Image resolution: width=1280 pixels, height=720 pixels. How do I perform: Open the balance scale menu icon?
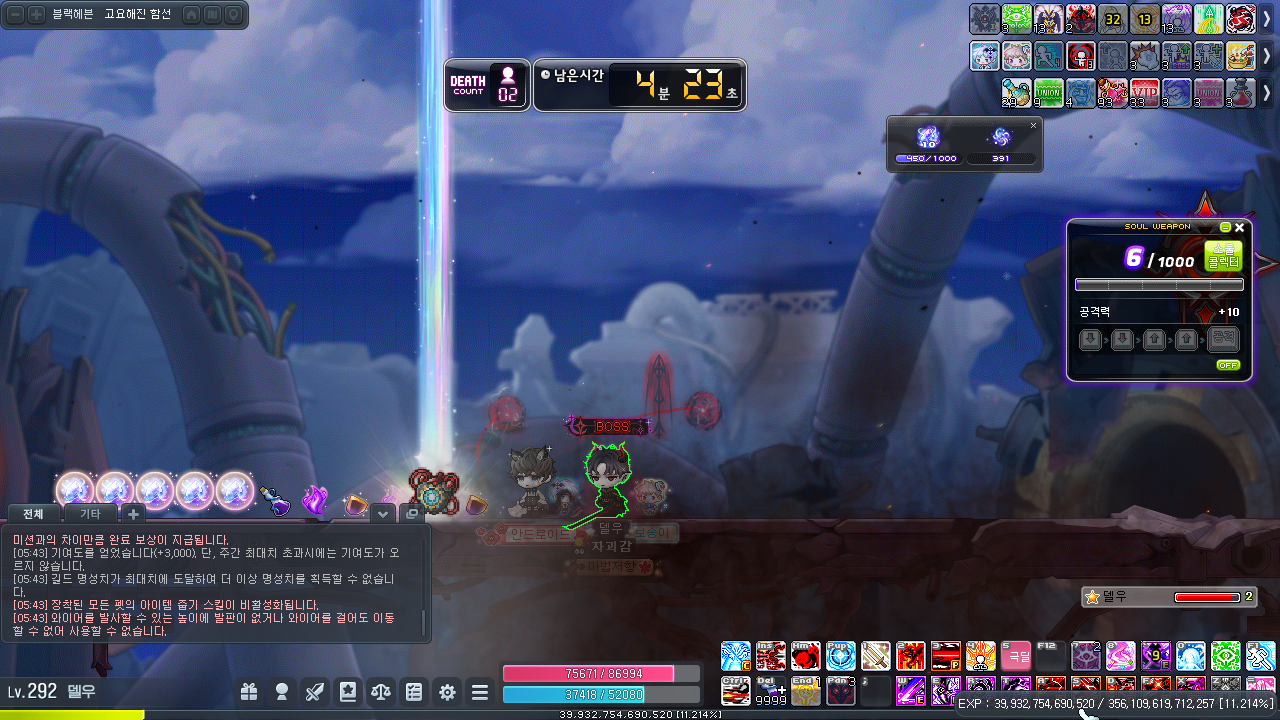coord(381,691)
